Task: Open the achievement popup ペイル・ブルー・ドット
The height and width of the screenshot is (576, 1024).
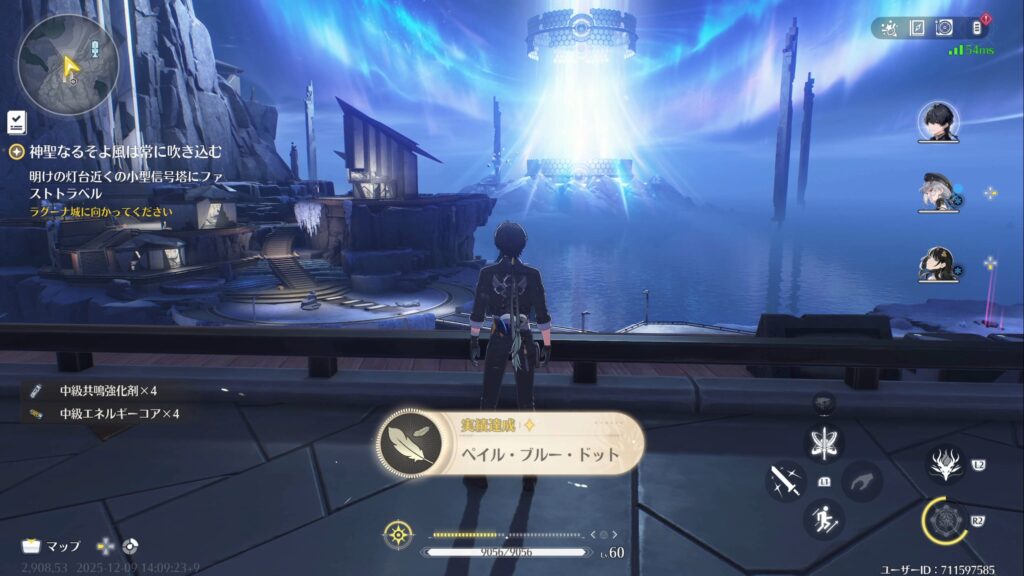Action: (x=510, y=445)
